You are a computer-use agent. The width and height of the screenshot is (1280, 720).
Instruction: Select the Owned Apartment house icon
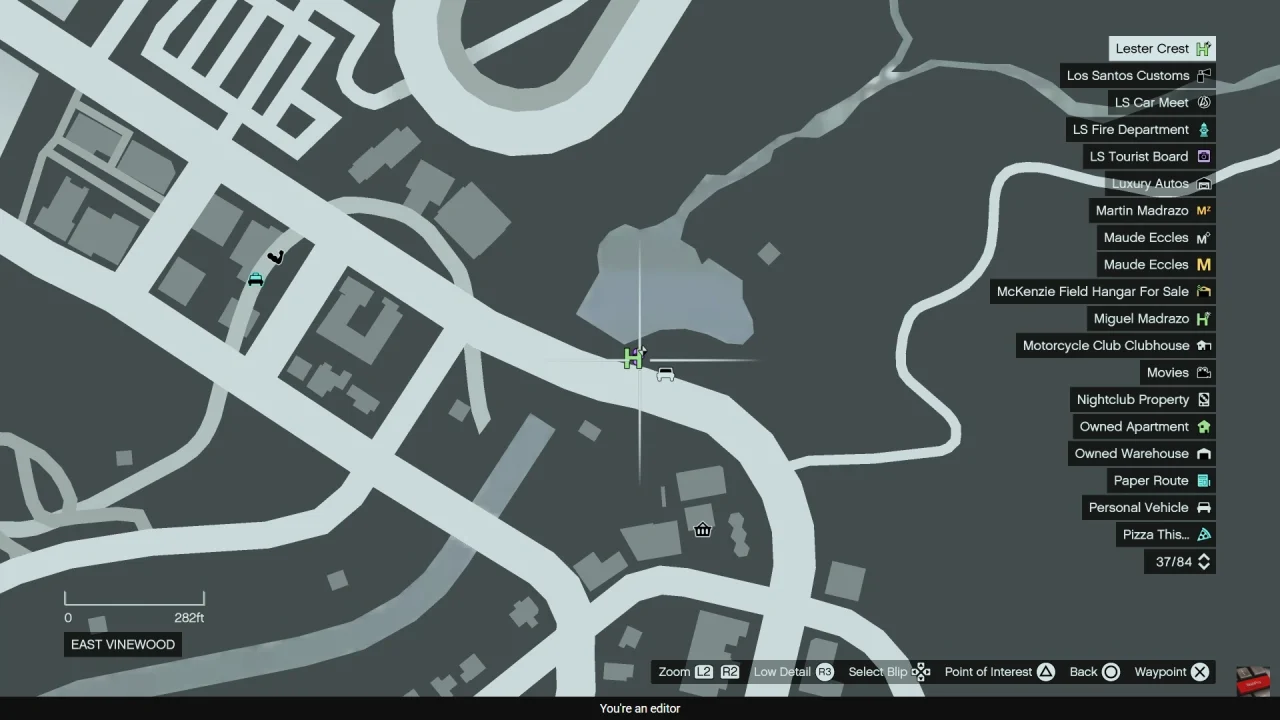point(1203,426)
